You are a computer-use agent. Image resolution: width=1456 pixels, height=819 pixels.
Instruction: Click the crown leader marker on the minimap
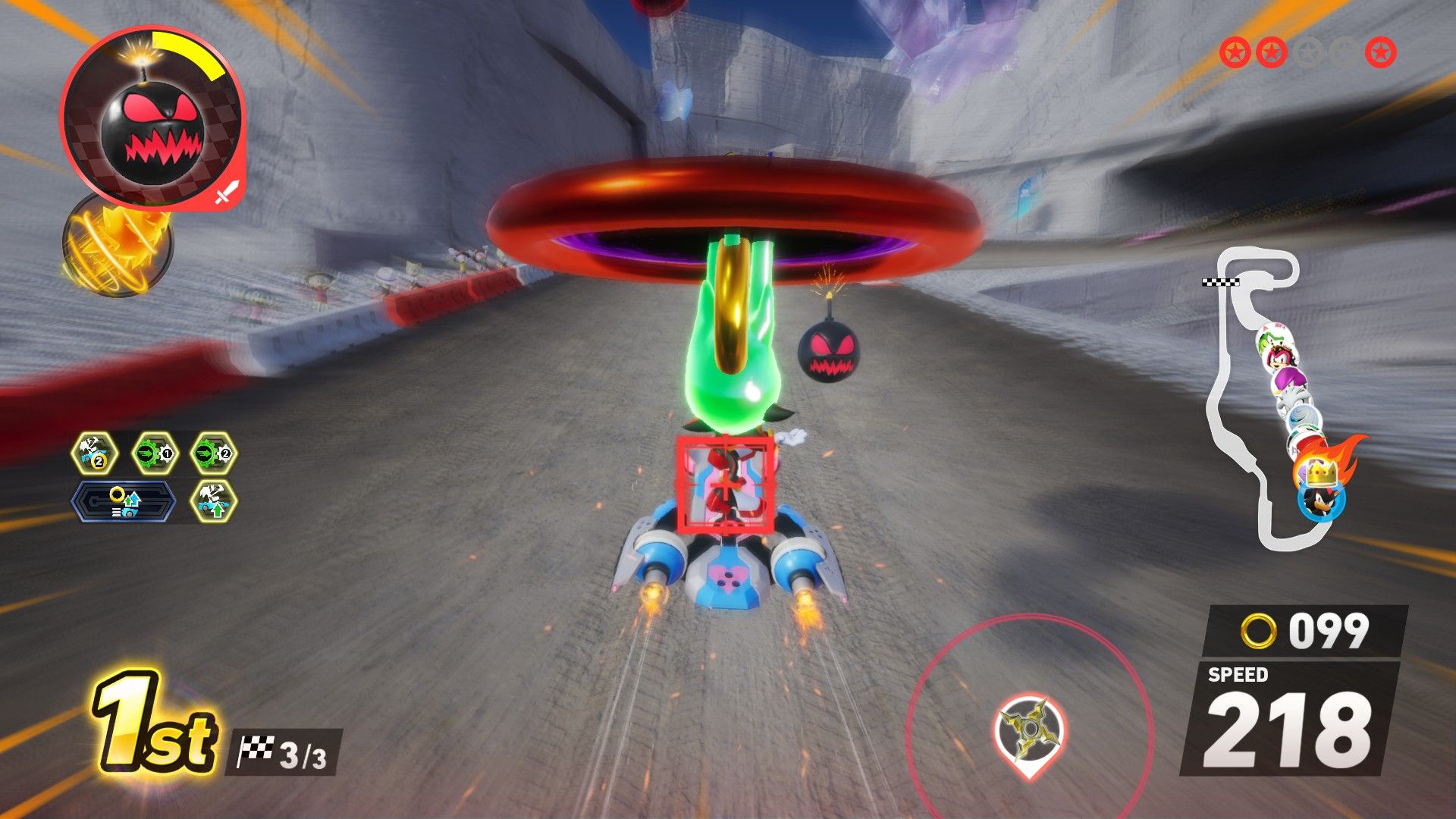tap(1321, 475)
